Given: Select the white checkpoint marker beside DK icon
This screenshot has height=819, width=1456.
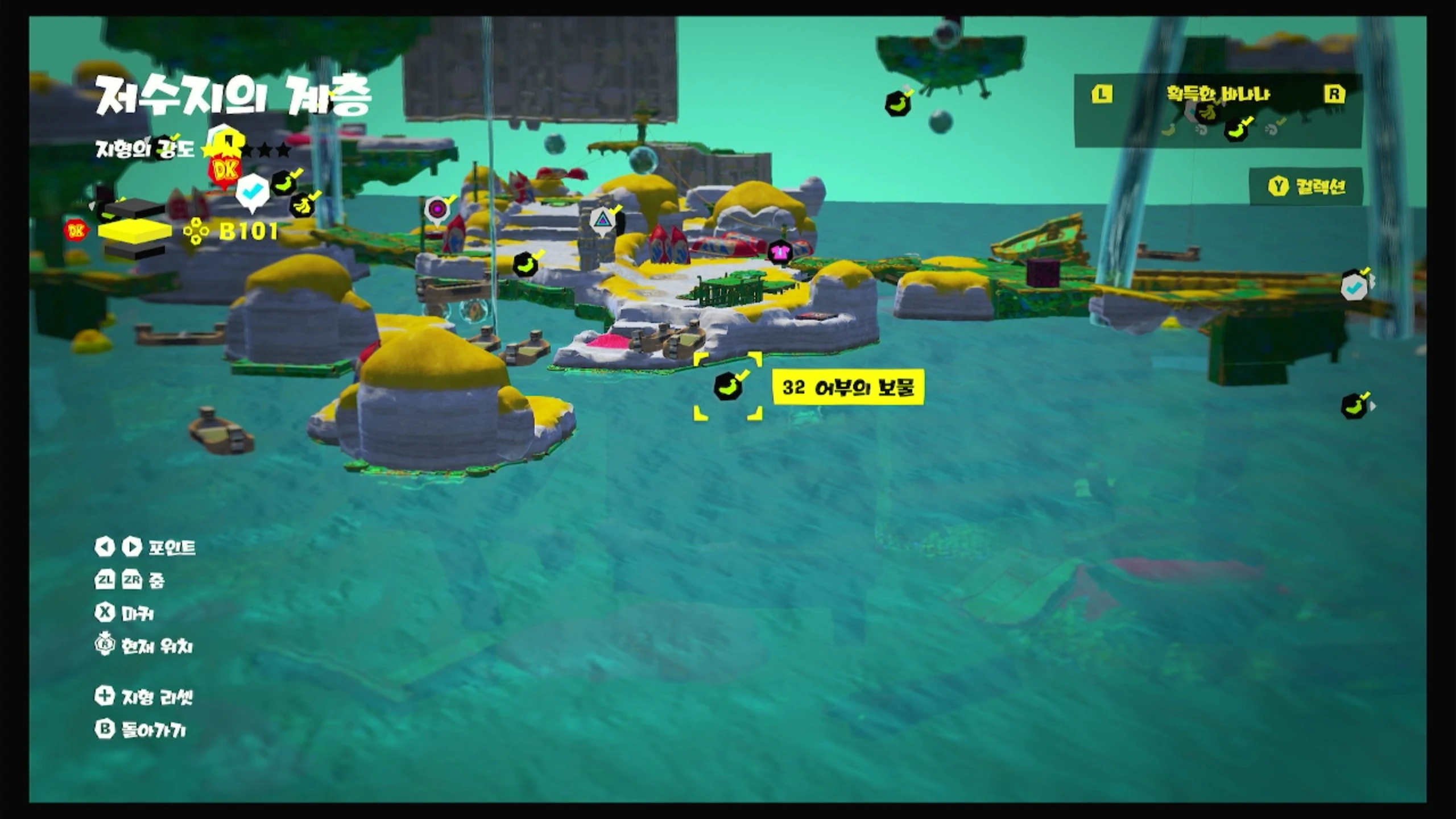Looking at the screenshot, I should tap(252, 191).
